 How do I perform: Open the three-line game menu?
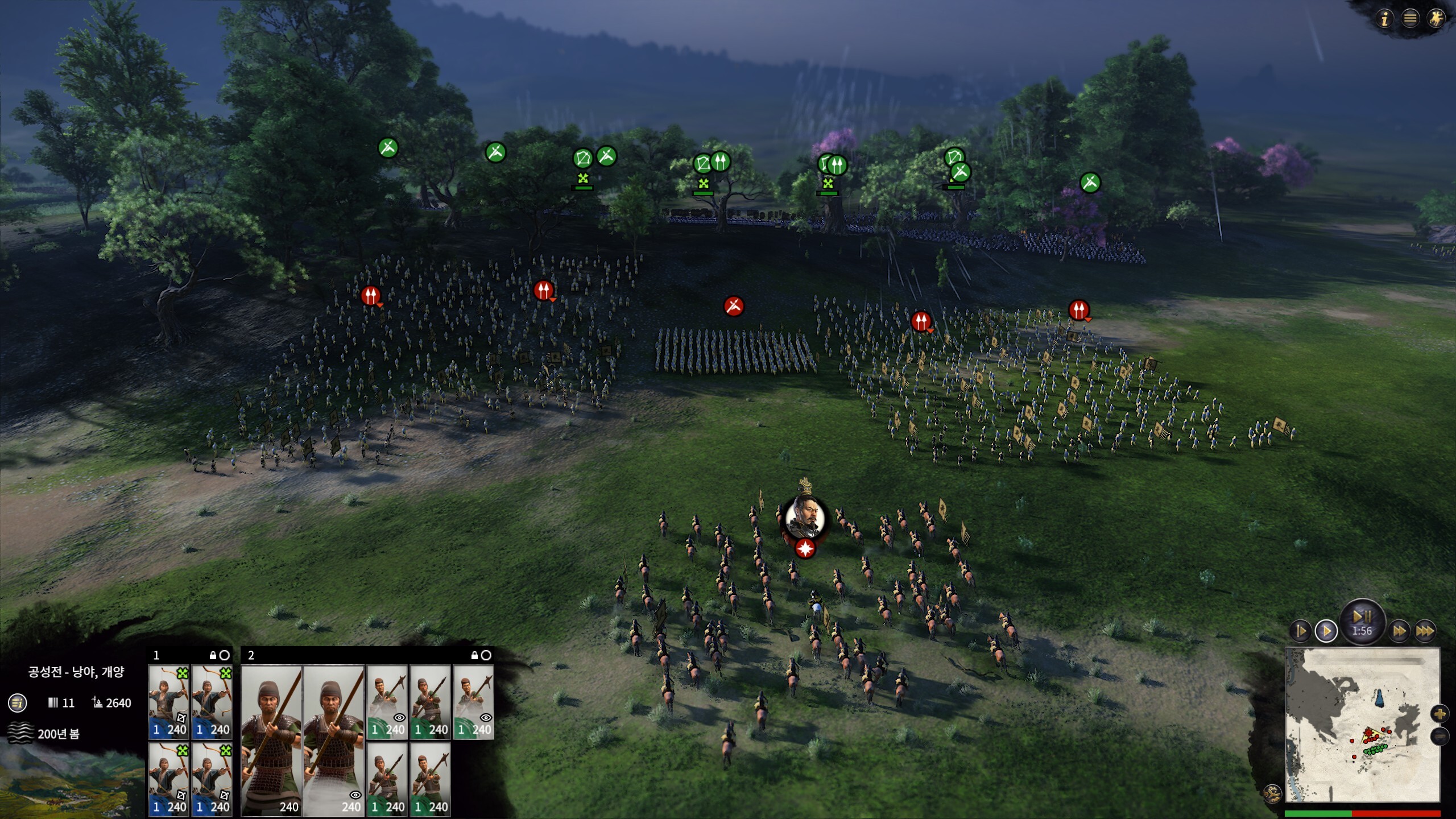(1410, 19)
